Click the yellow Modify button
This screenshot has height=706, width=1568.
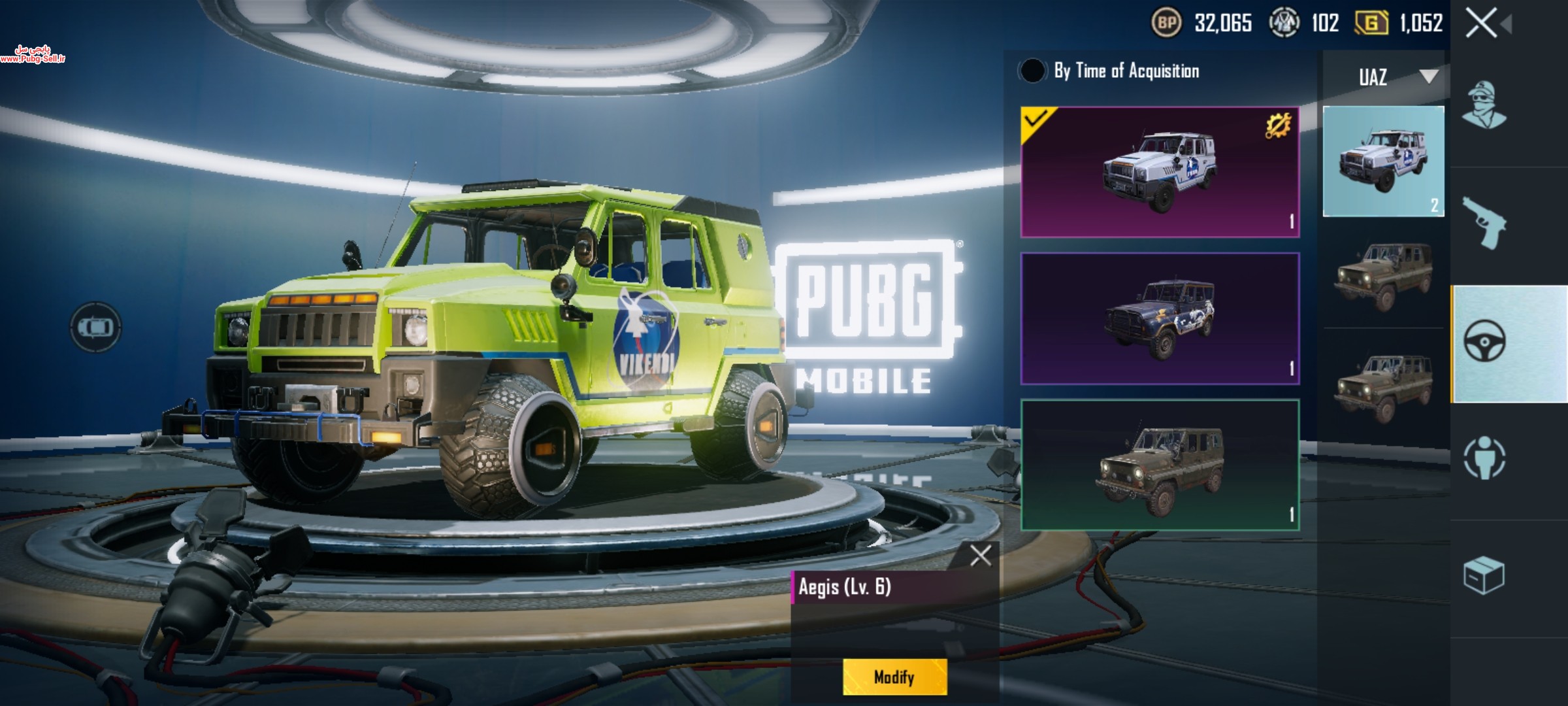(x=894, y=677)
